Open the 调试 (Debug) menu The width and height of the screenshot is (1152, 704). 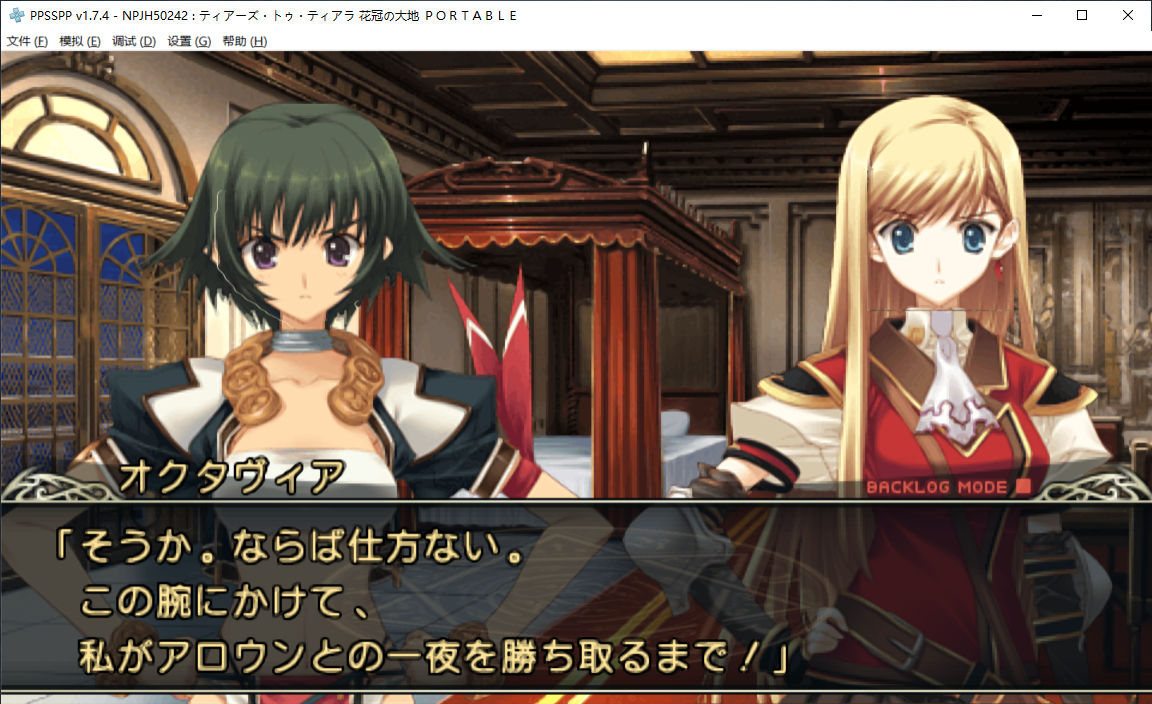134,41
